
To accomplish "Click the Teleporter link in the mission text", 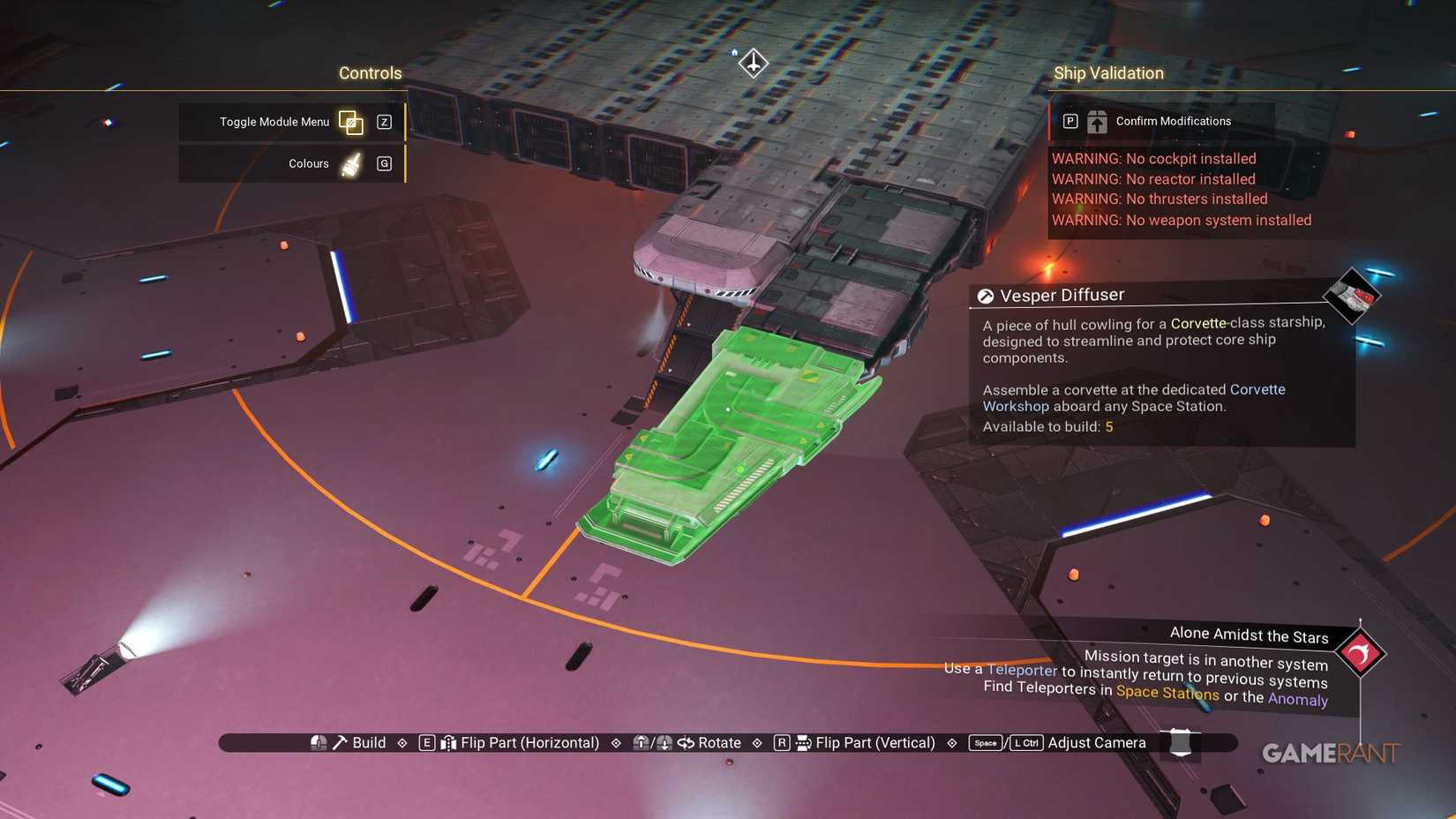I will click(x=1023, y=672).
